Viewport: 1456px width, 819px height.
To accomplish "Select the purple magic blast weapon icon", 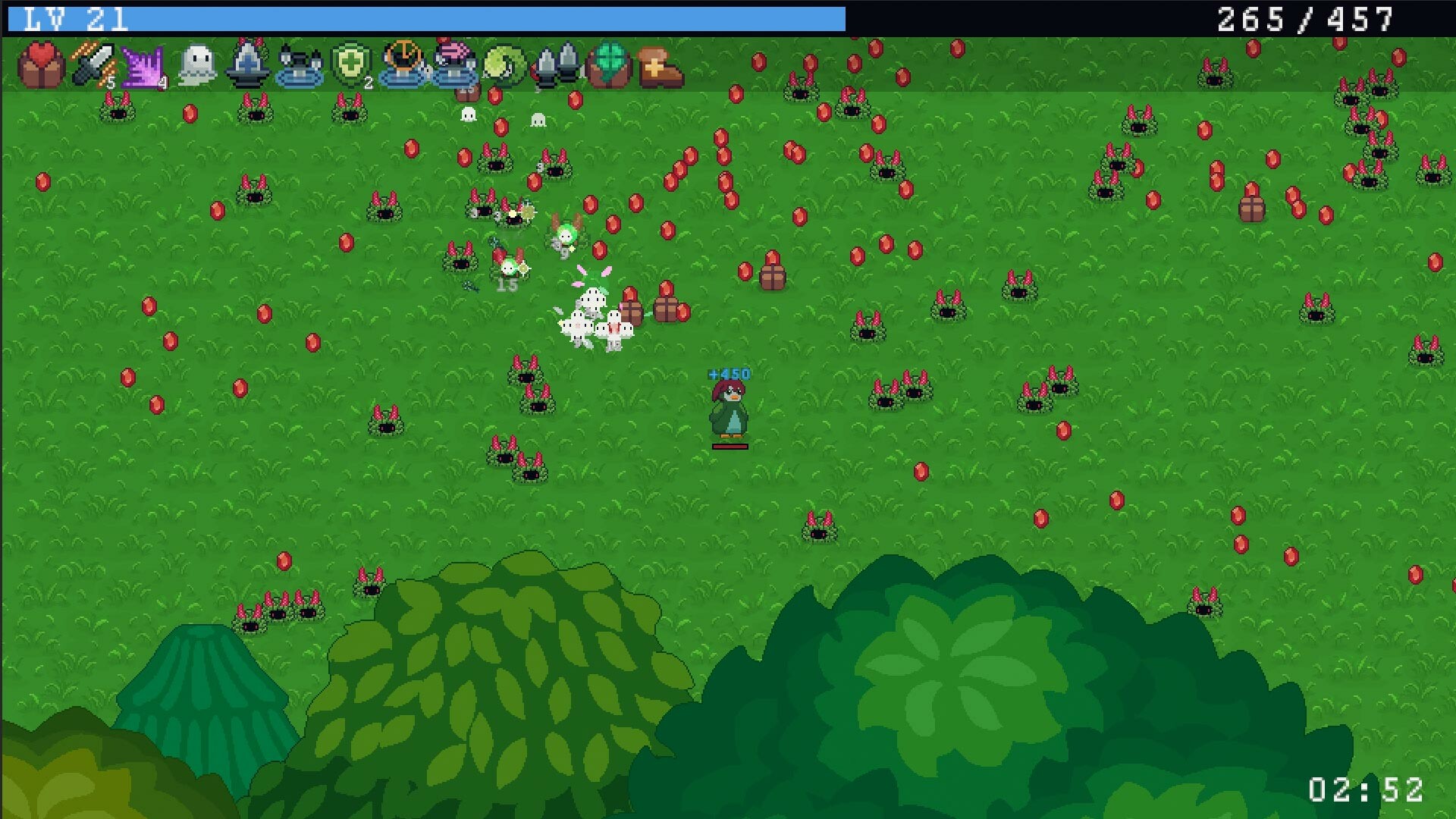I will 146,67.
